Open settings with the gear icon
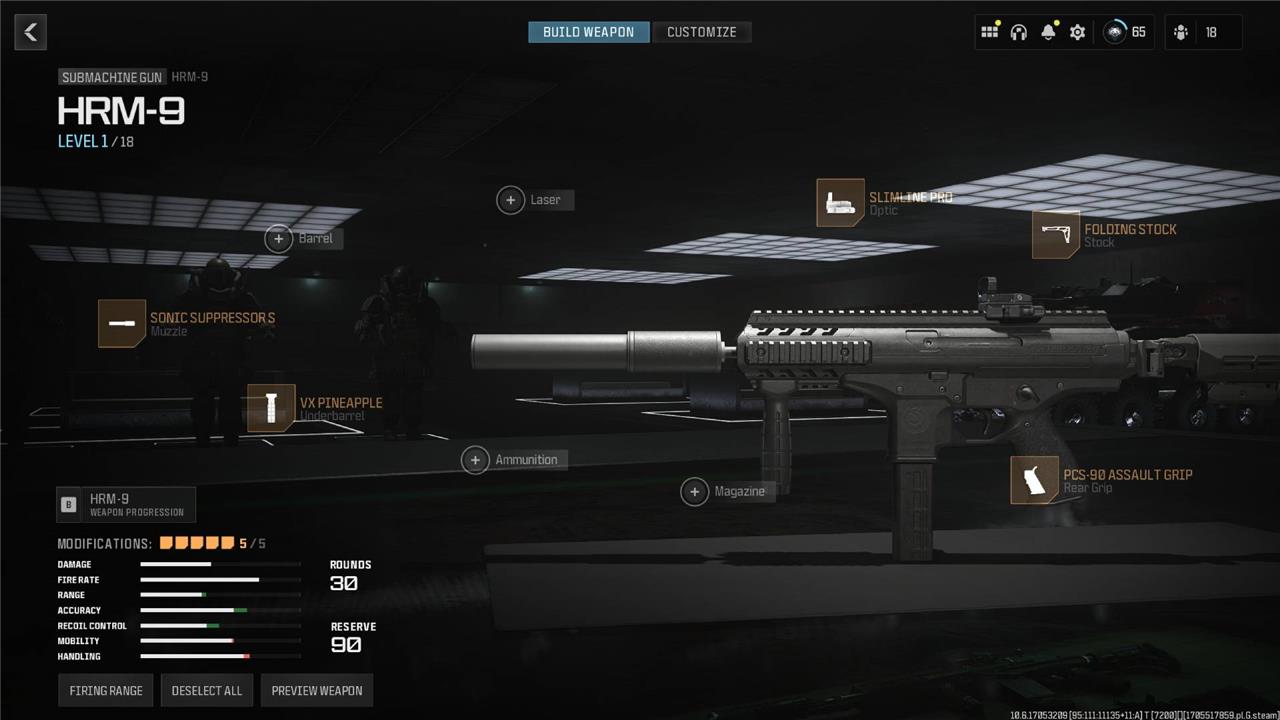Image resolution: width=1280 pixels, height=720 pixels. tap(1077, 32)
